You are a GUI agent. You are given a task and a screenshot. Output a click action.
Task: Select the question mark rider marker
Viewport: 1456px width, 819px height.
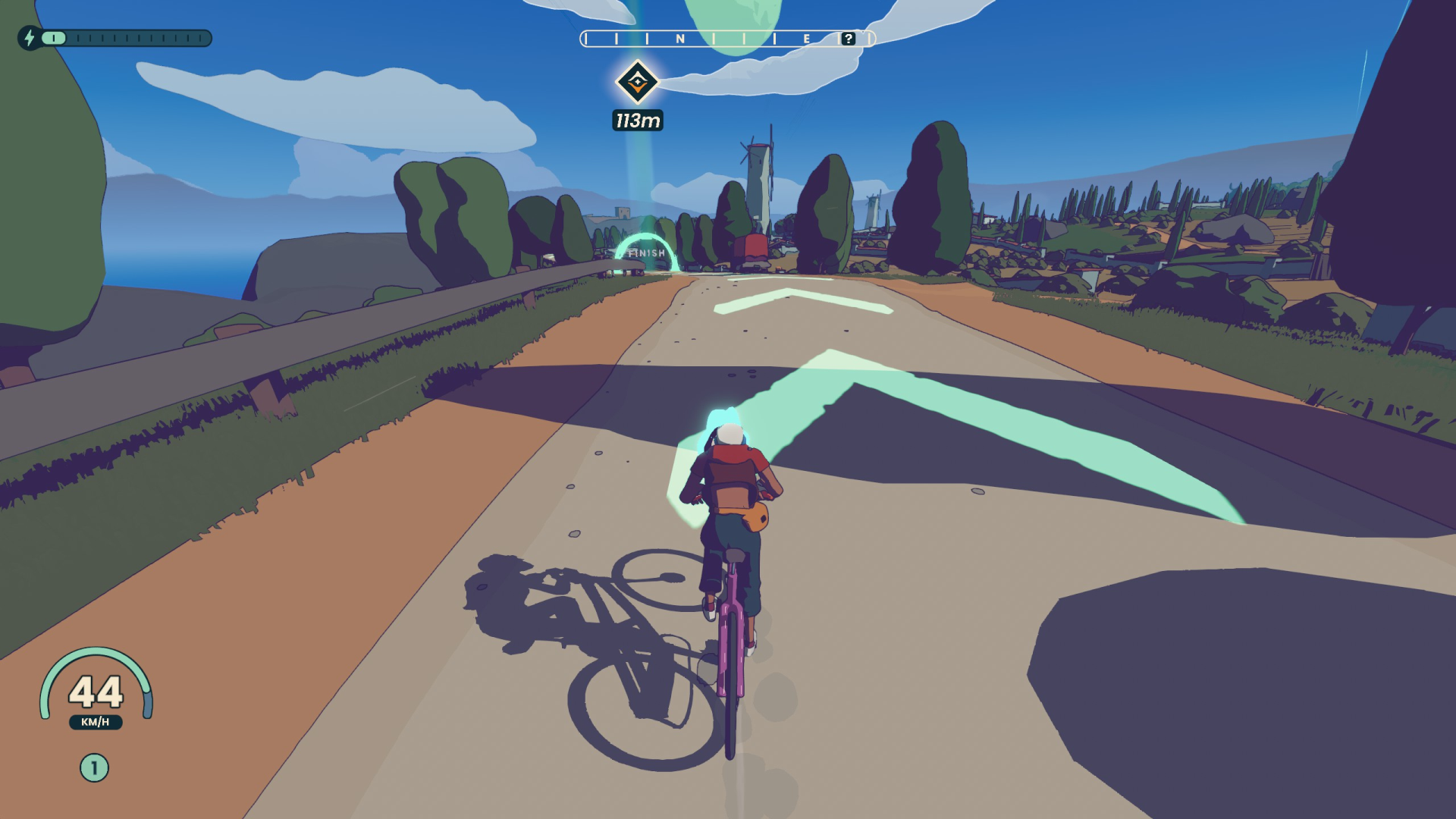pyautogui.click(x=848, y=38)
